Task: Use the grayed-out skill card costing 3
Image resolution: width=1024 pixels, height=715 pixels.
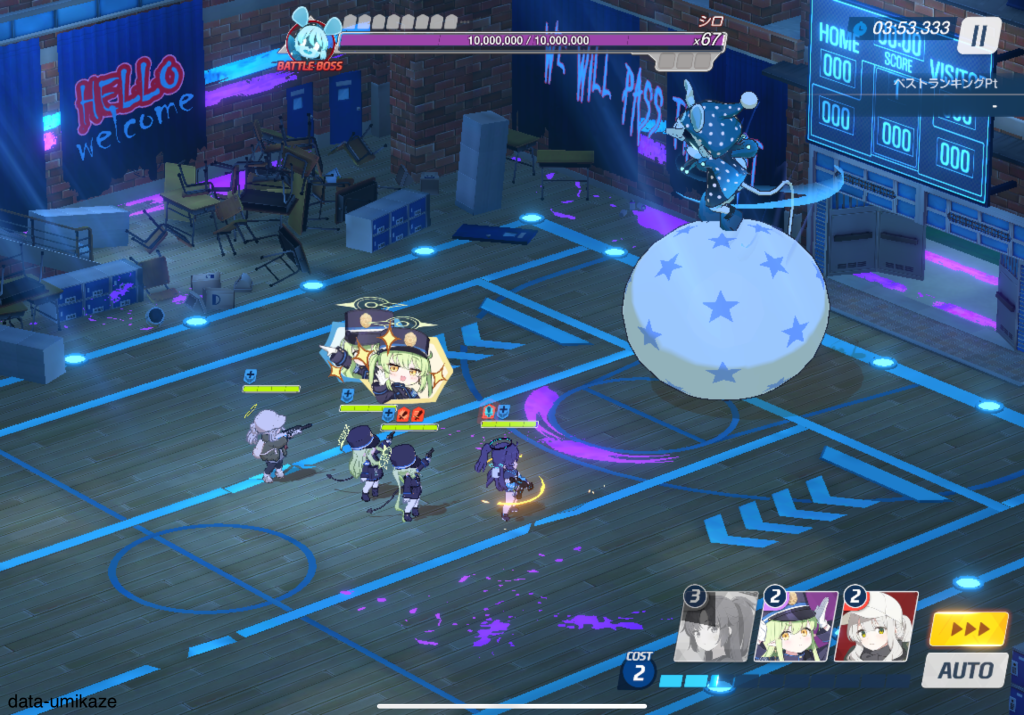Action: tap(714, 627)
